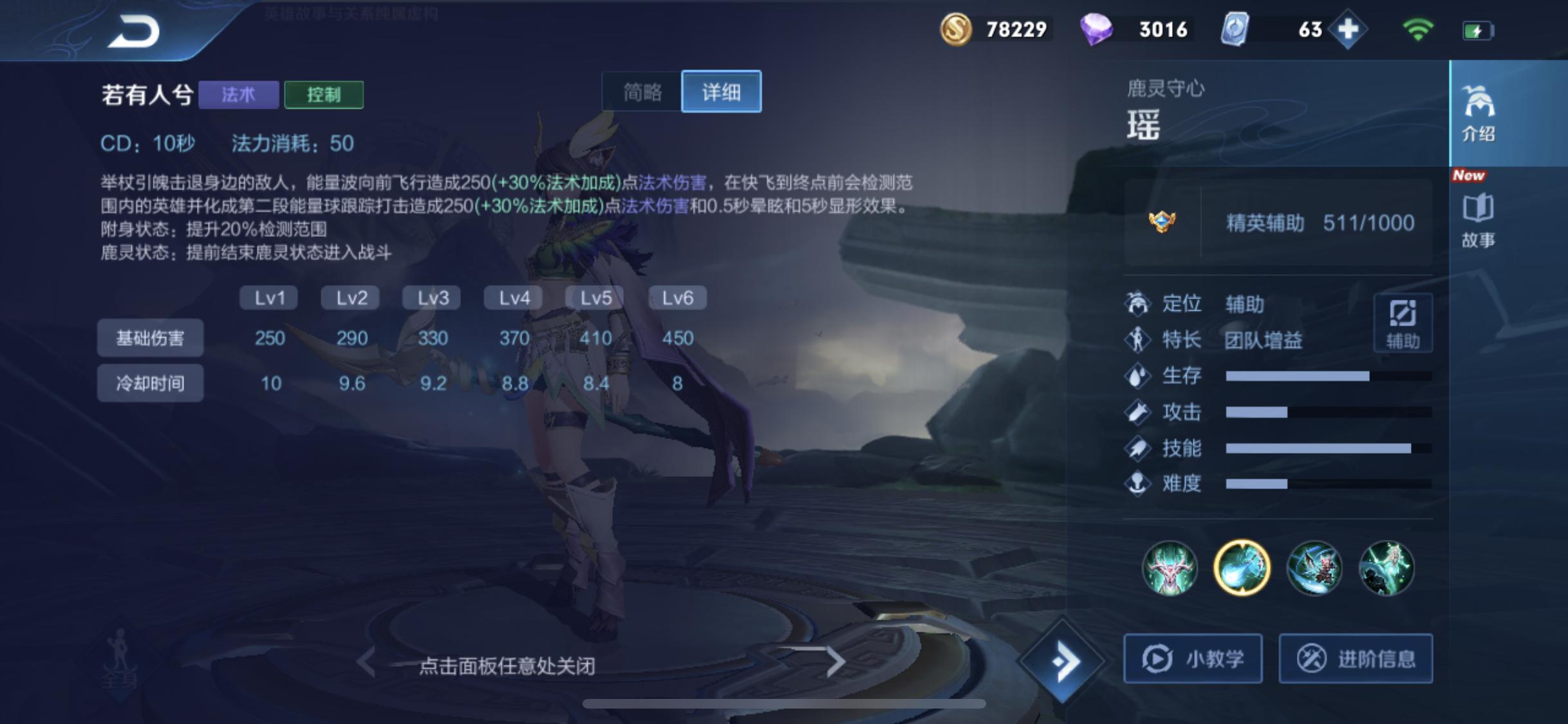Open the third skill icon of Yao
This screenshot has height=724, width=1568.
click(x=1314, y=569)
